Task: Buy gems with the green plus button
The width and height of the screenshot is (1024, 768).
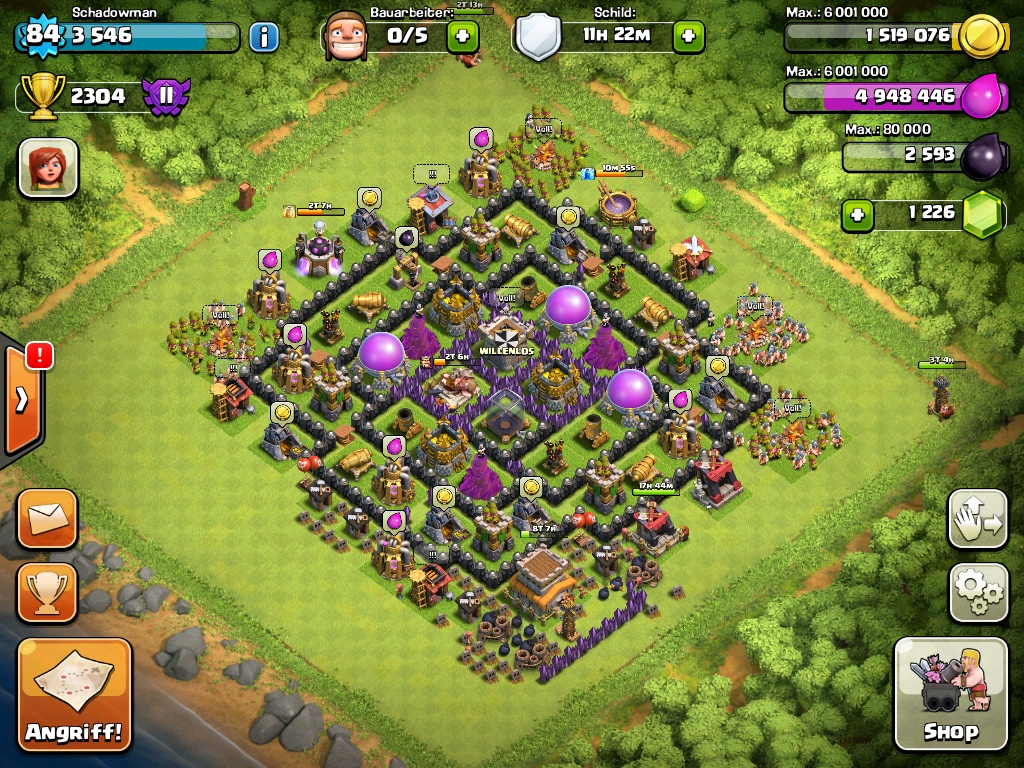Action: 856,213
